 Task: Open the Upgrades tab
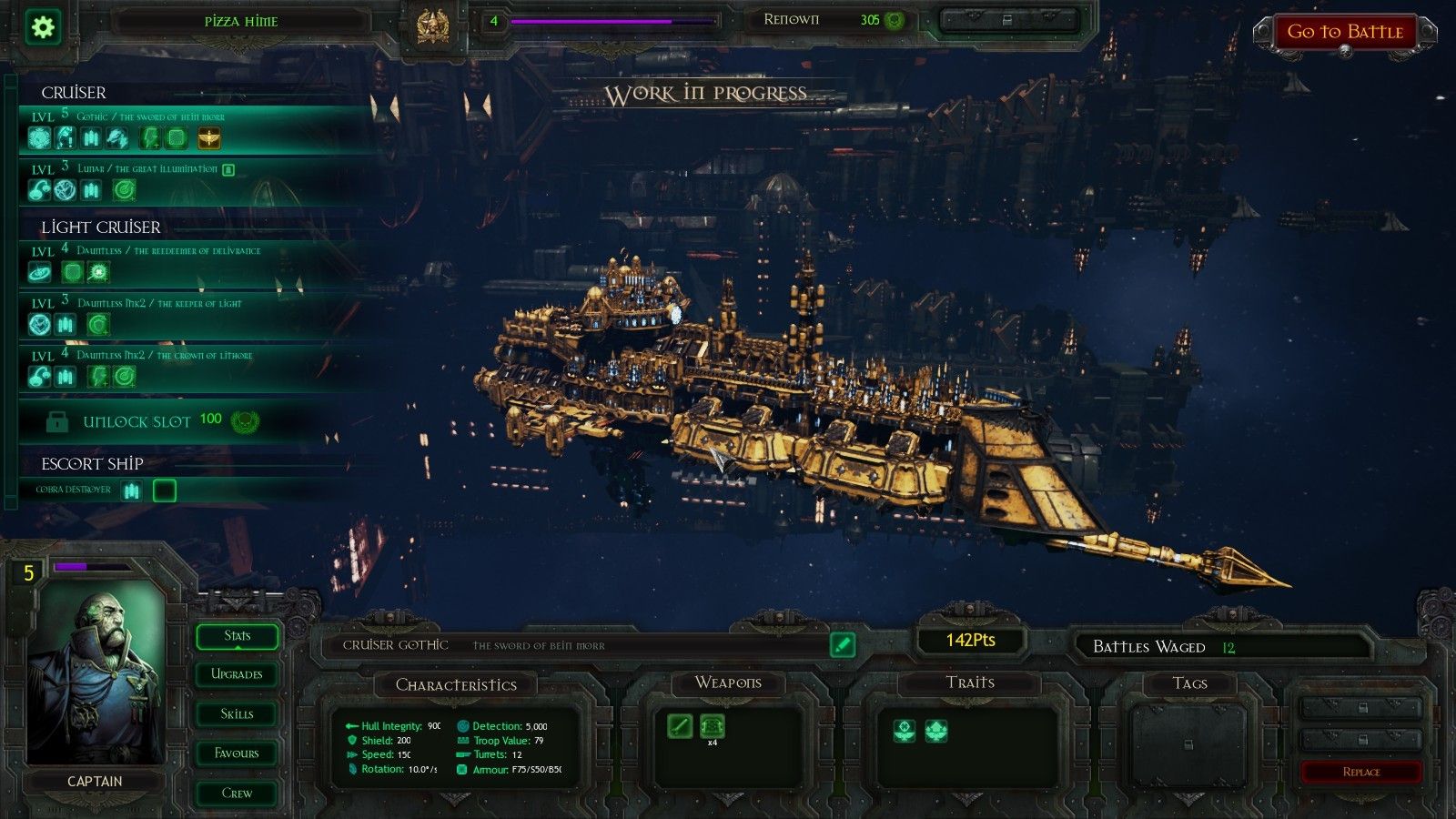pyautogui.click(x=237, y=674)
